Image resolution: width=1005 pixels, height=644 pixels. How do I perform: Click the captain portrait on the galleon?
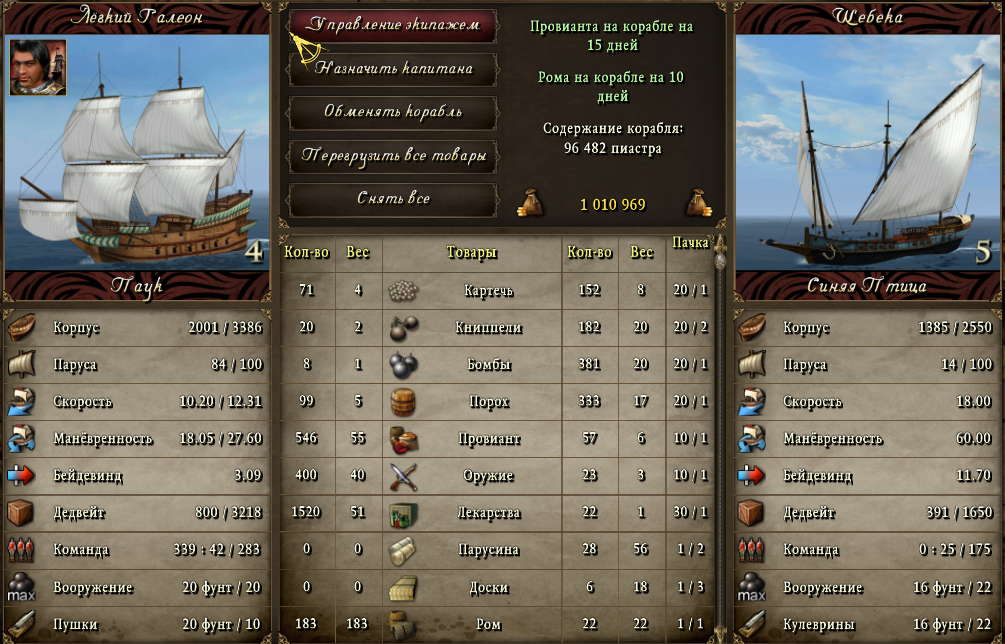tap(38, 67)
